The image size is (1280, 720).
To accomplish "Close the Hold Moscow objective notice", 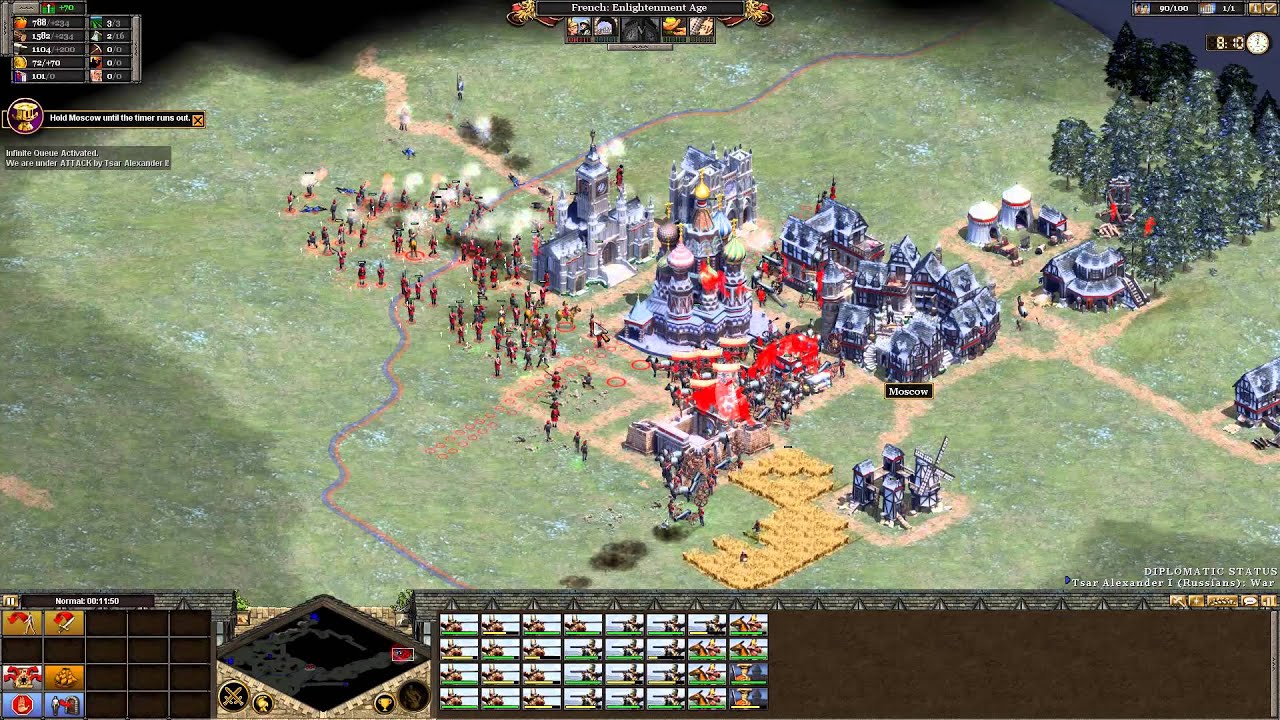I will [197, 119].
